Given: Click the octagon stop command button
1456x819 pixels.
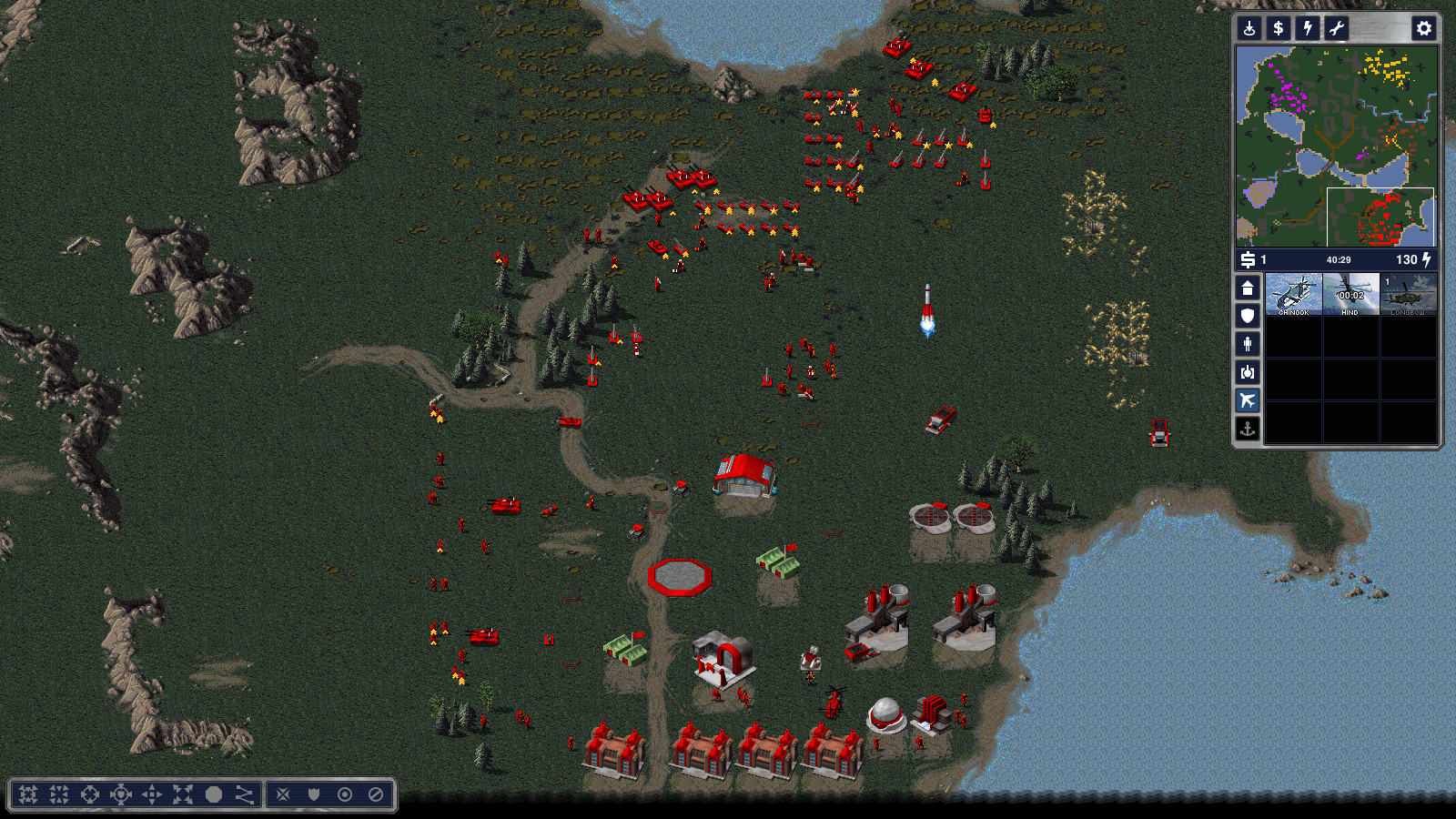Looking at the screenshot, I should [214, 794].
